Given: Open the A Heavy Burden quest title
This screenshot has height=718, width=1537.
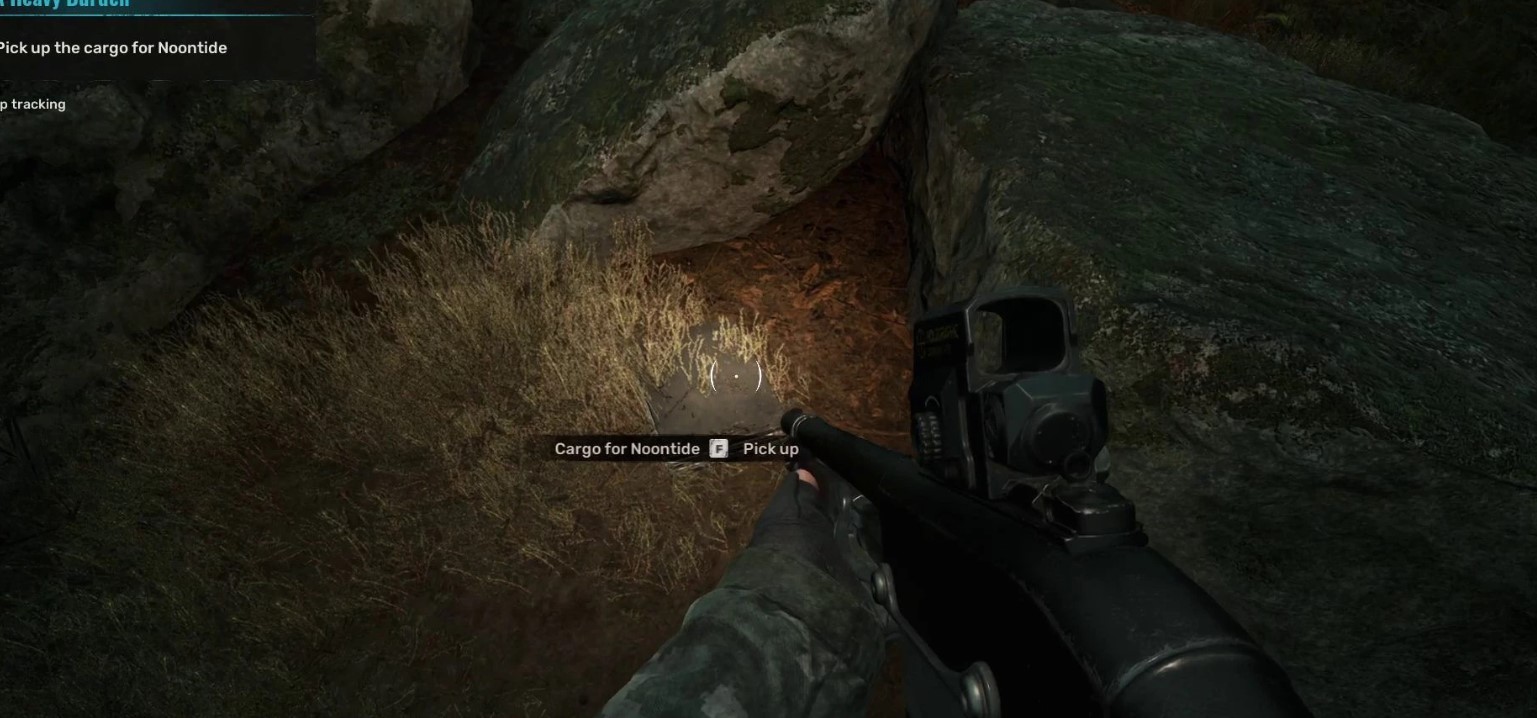Looking at the screenshot, I should click(x=65, y=4).
